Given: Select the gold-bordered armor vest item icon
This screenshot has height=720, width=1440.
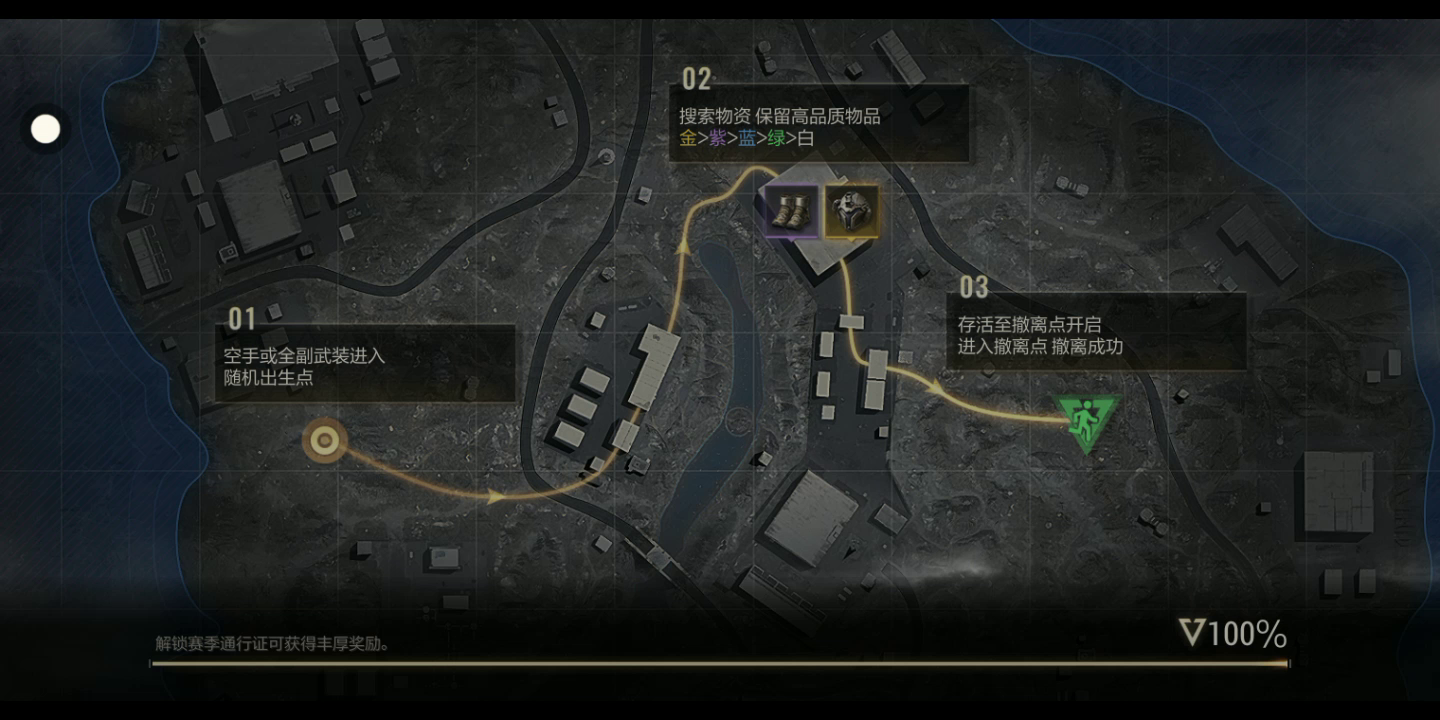Looking at the screenshot, I should (851, 212).
